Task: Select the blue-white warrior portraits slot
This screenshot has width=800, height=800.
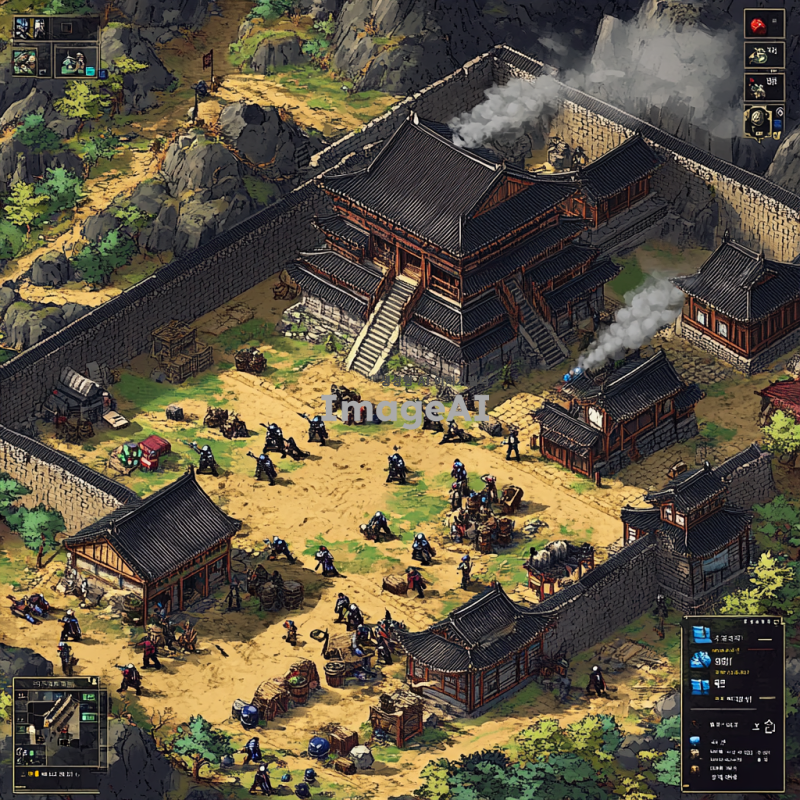Action: 32,28
